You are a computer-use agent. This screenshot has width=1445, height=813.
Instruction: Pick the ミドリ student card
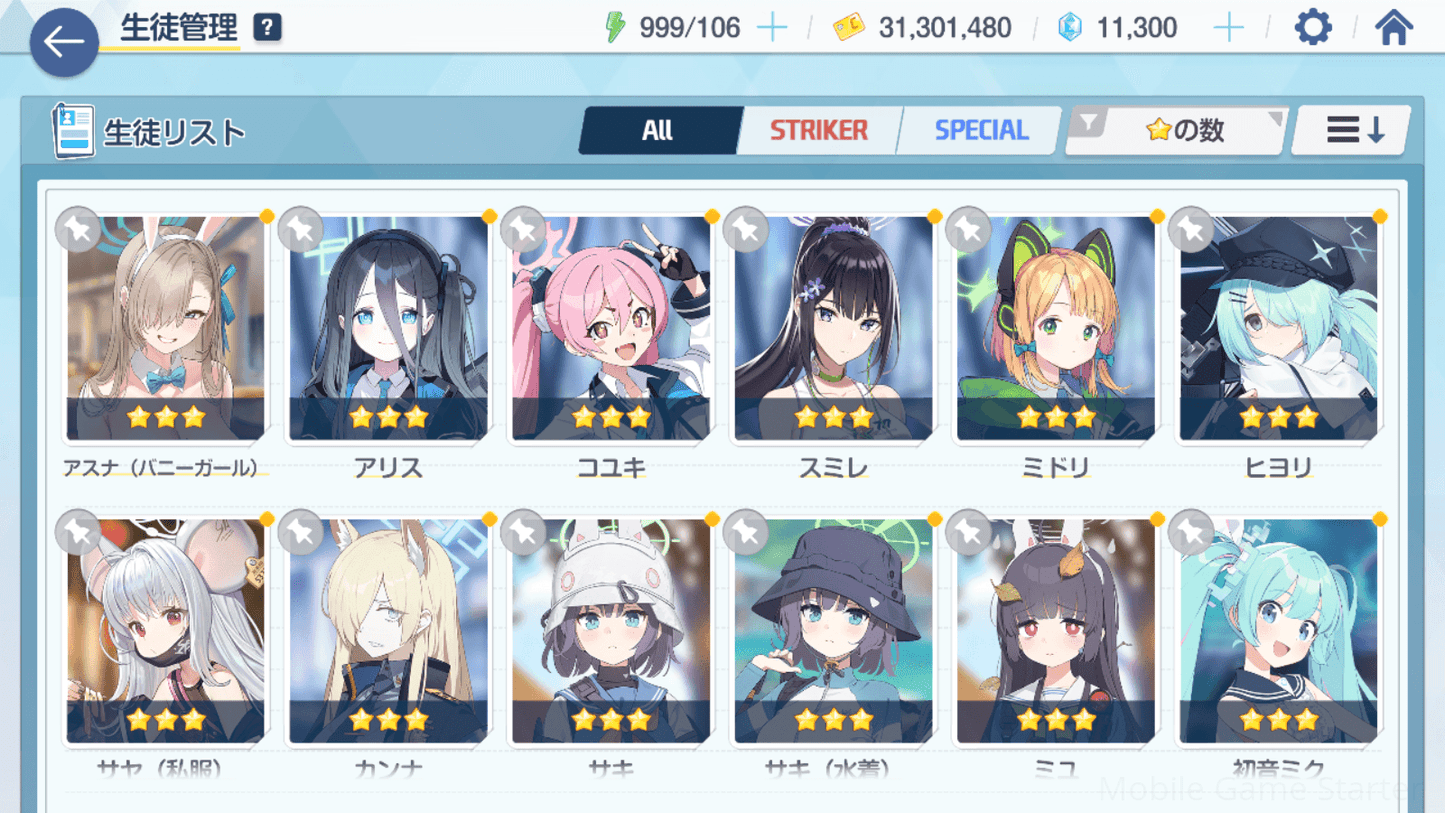tap(1056, 328)
